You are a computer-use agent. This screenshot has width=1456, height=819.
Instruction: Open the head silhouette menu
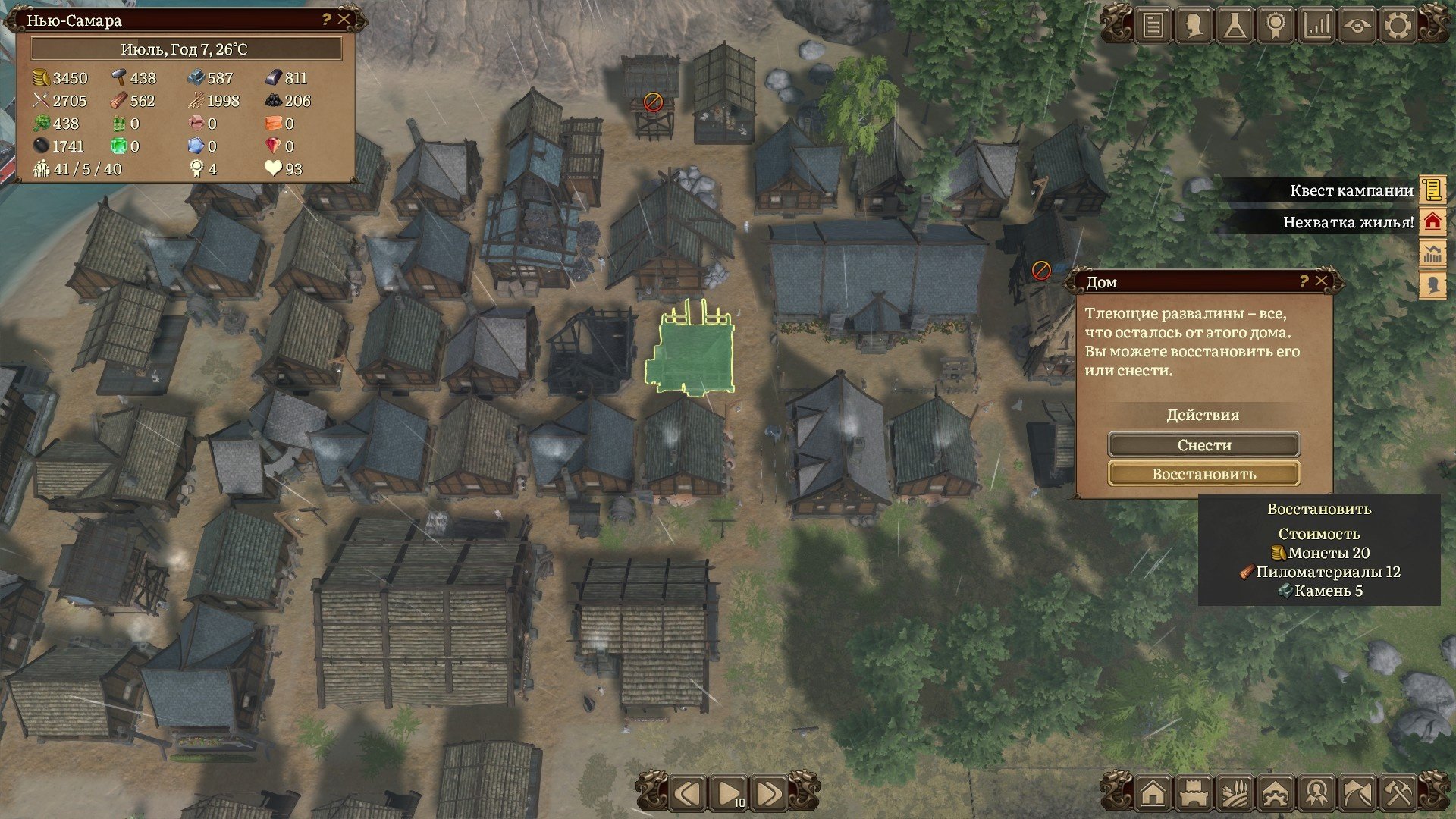pos(1194,27)
